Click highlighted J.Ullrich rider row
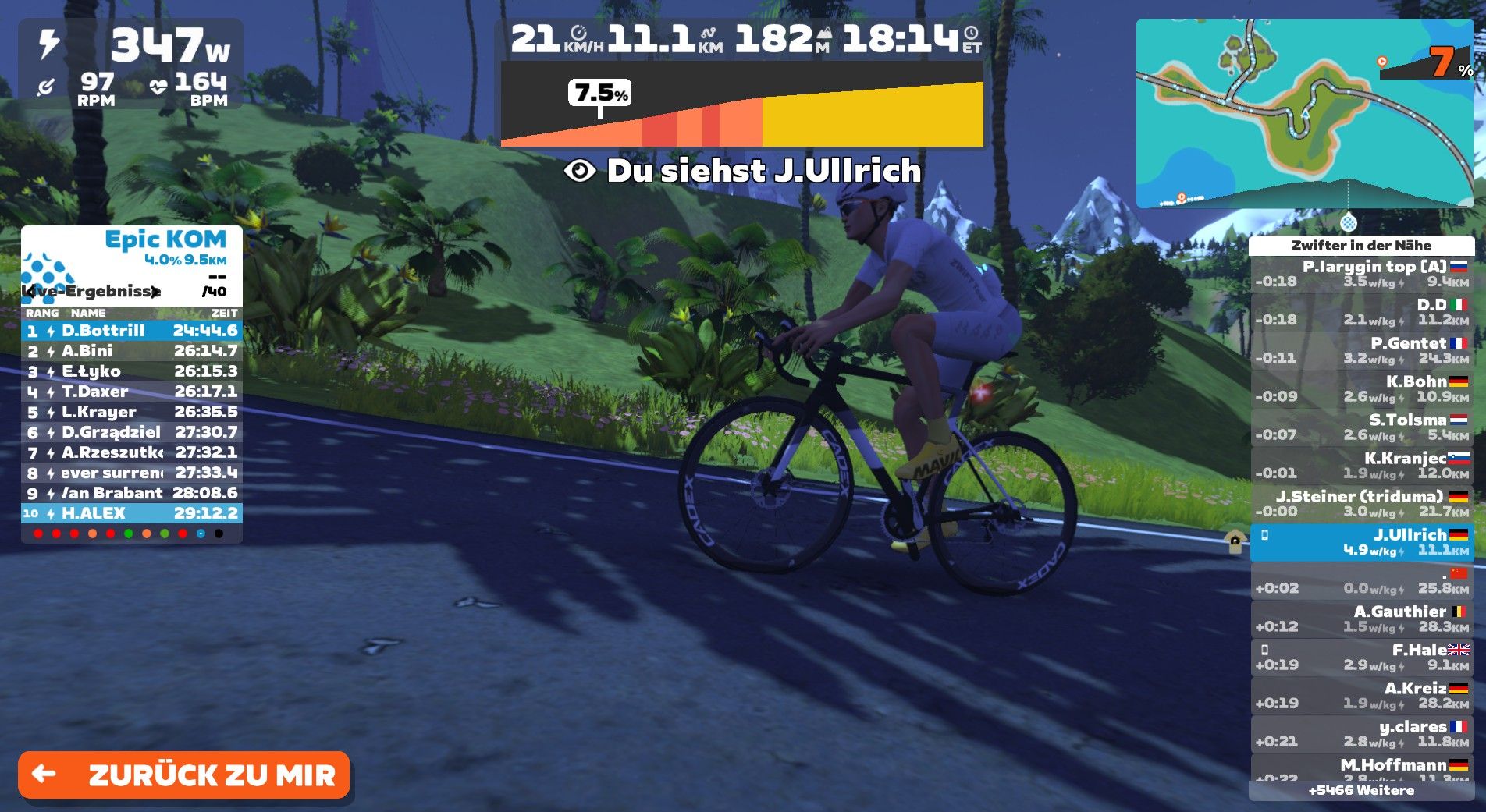 click(1361, 542)
